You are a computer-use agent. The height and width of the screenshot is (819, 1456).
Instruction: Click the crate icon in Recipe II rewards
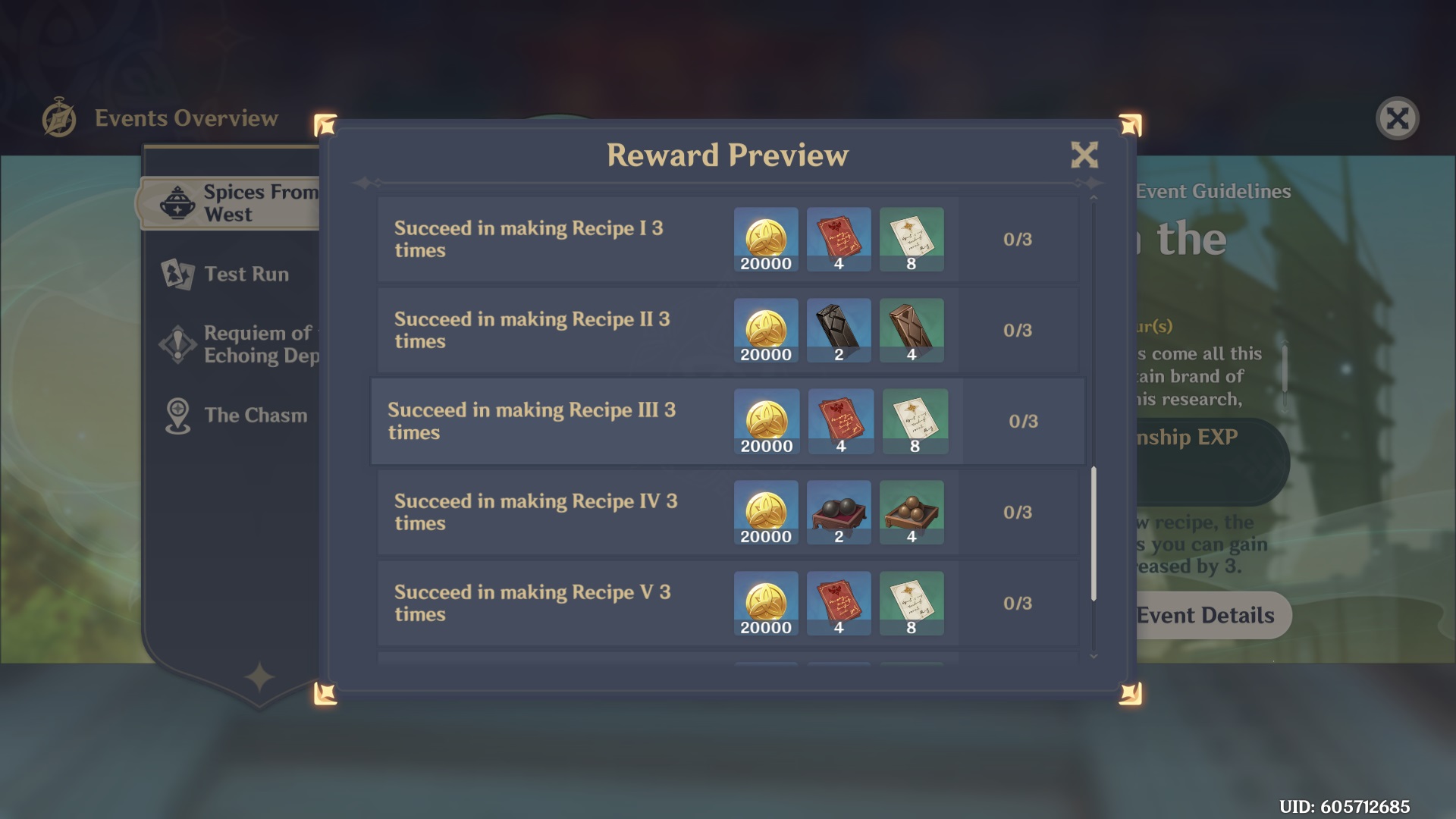[911, 328]
